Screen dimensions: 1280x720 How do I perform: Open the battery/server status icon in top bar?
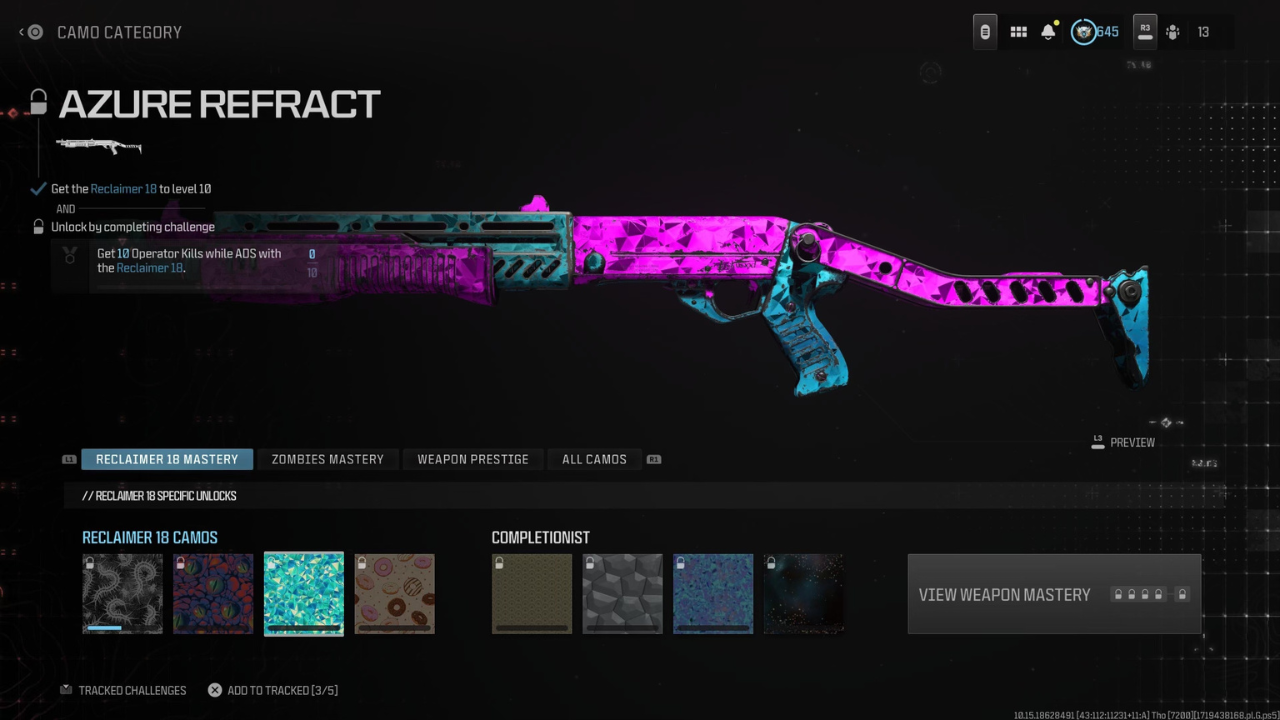click(x=984, y=31)
